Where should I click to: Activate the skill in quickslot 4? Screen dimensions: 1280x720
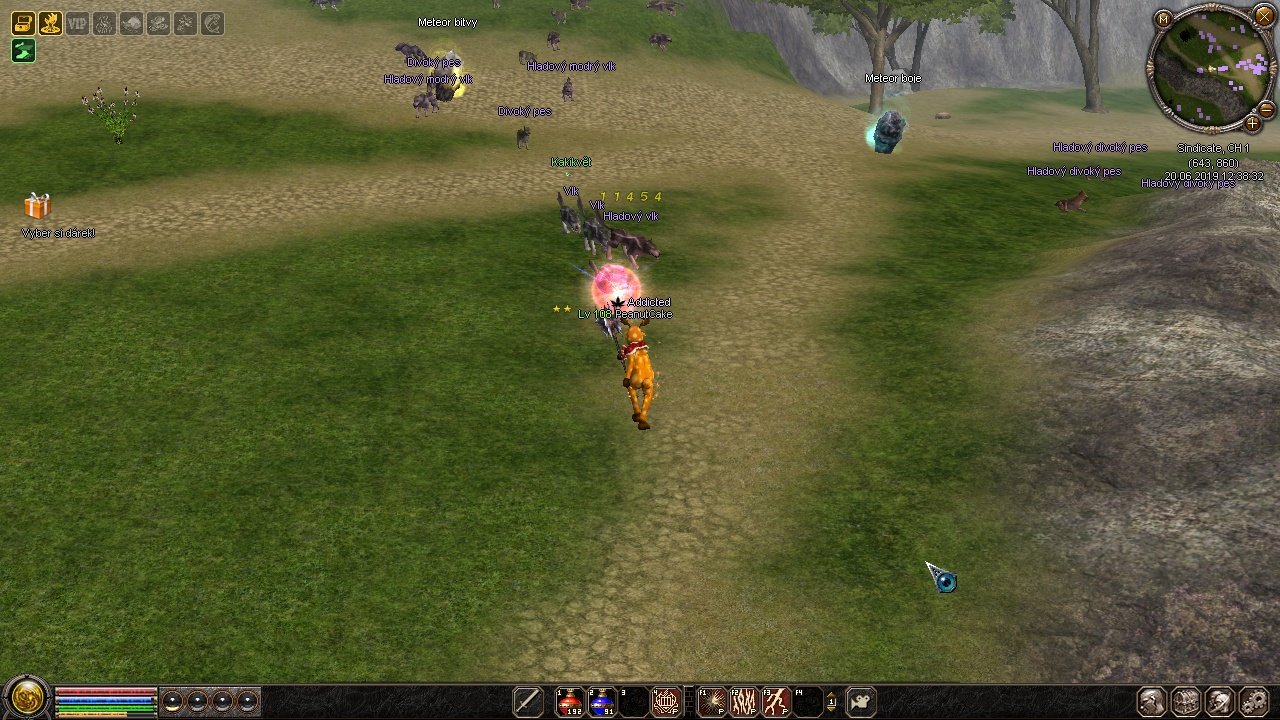click(x=666, y=702)
